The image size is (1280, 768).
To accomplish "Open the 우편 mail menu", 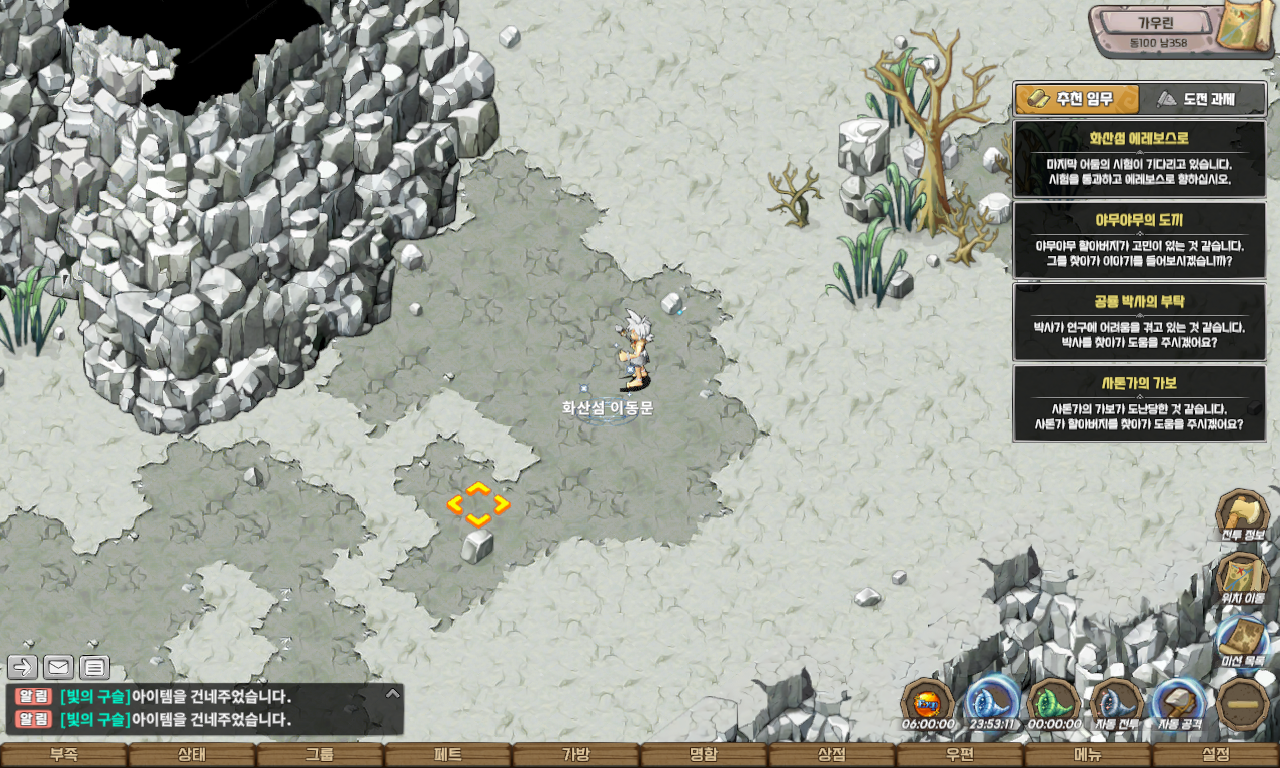I will (x=960, y=755).
